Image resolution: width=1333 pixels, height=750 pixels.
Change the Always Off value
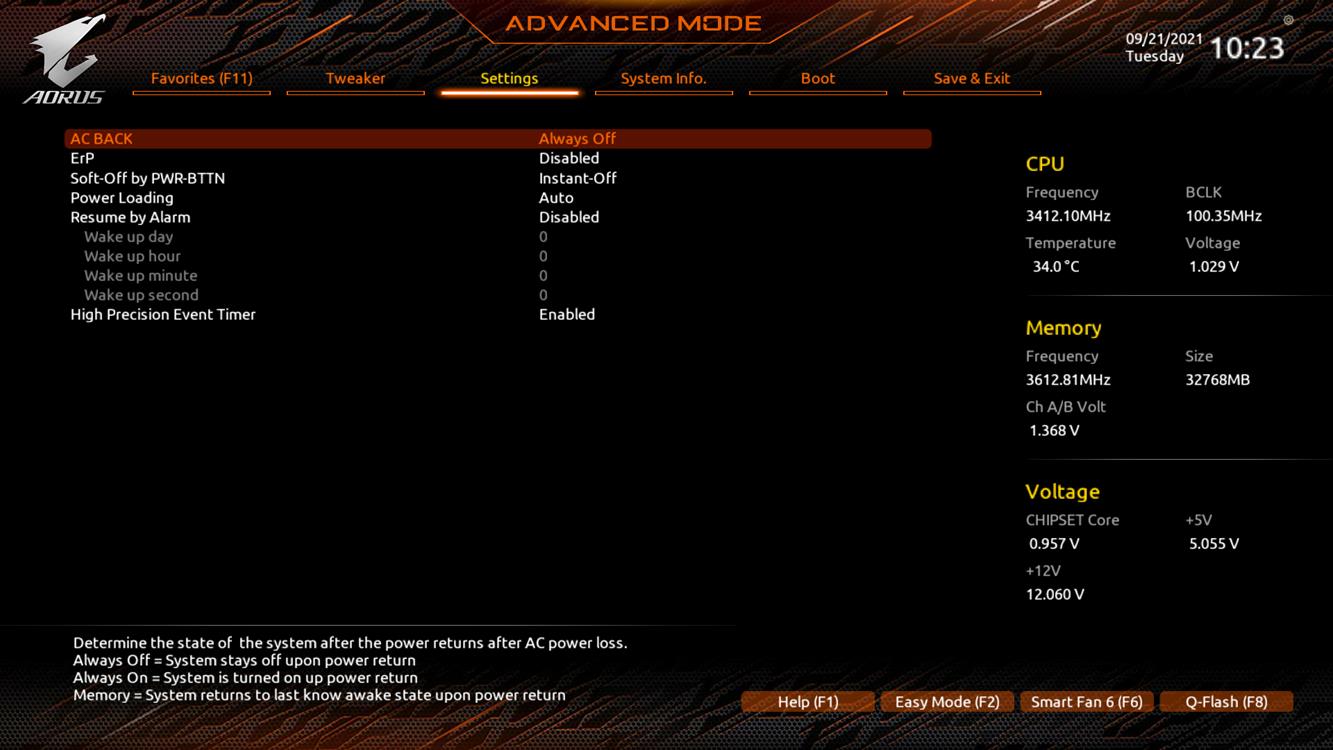[x=577, y=139]
